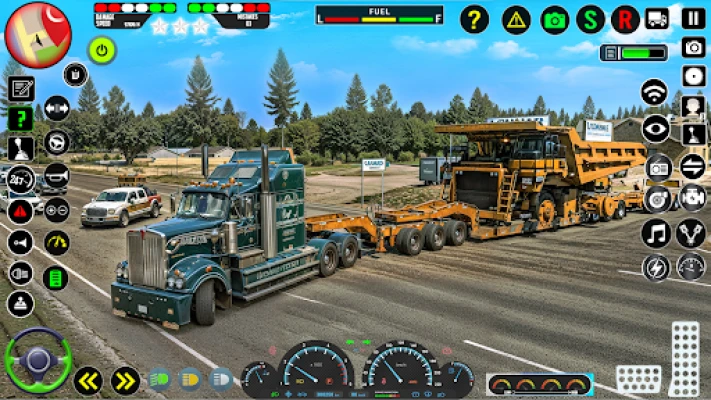Tap the wifi signal icon

tap(655, 92)
